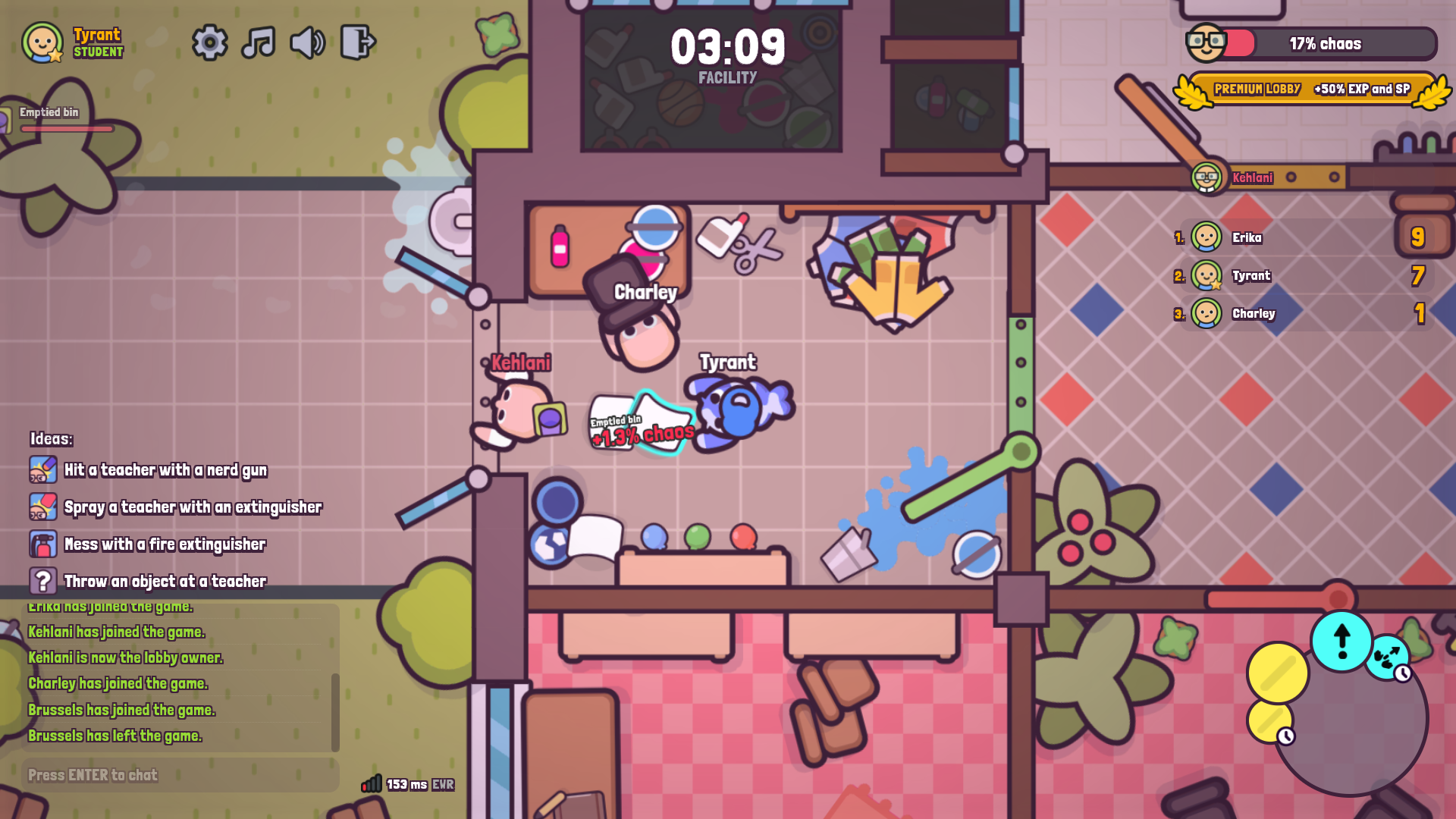Image resolution: width=1456 pixels, height=819 pixels.
Task: Click Erika on the leaderboard
Action: (x=1248, y=237)
